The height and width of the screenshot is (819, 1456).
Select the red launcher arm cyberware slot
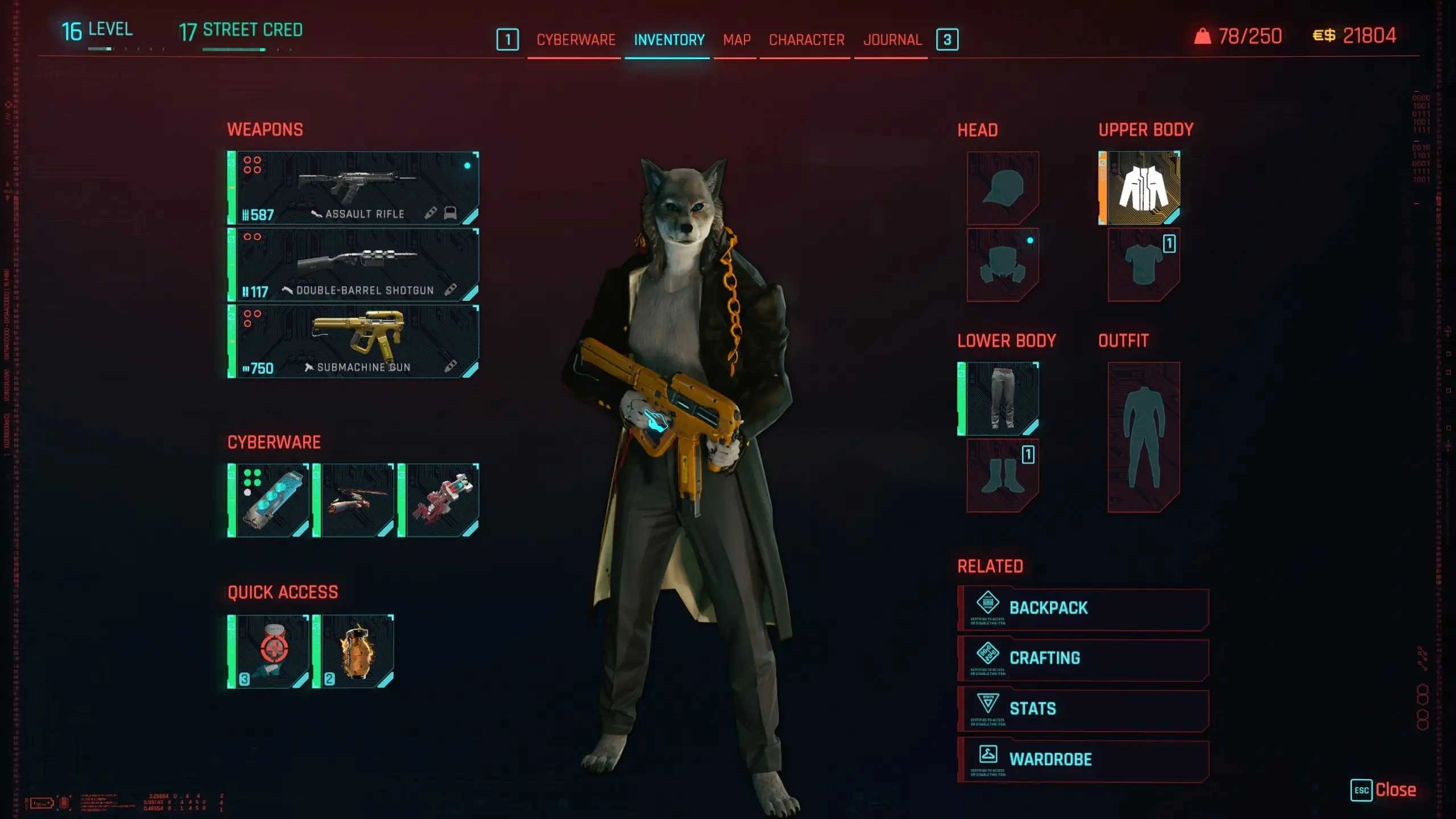[439, 500]
